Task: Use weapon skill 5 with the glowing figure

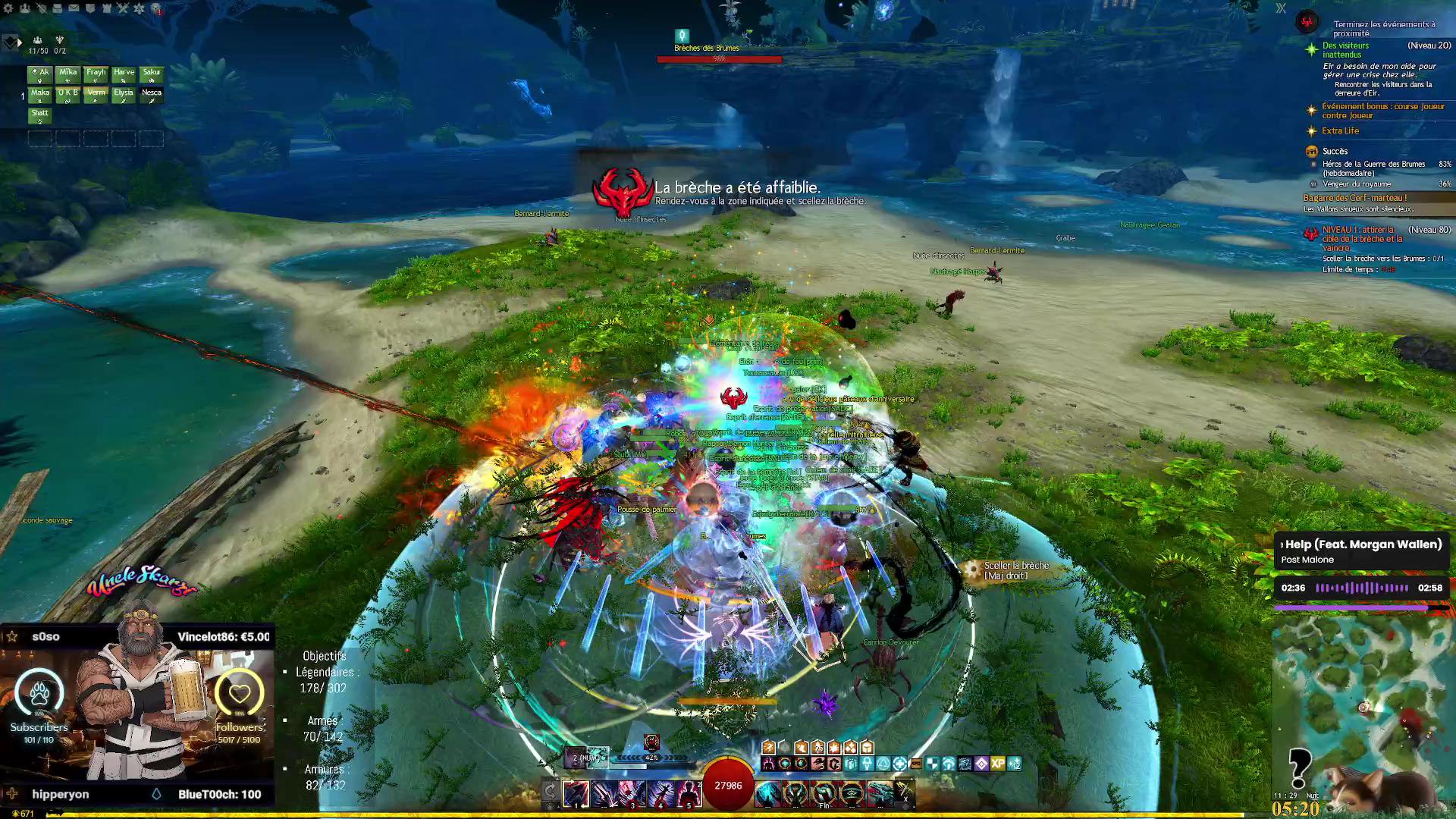Action: pyautogui.click(x=689, y=794)
